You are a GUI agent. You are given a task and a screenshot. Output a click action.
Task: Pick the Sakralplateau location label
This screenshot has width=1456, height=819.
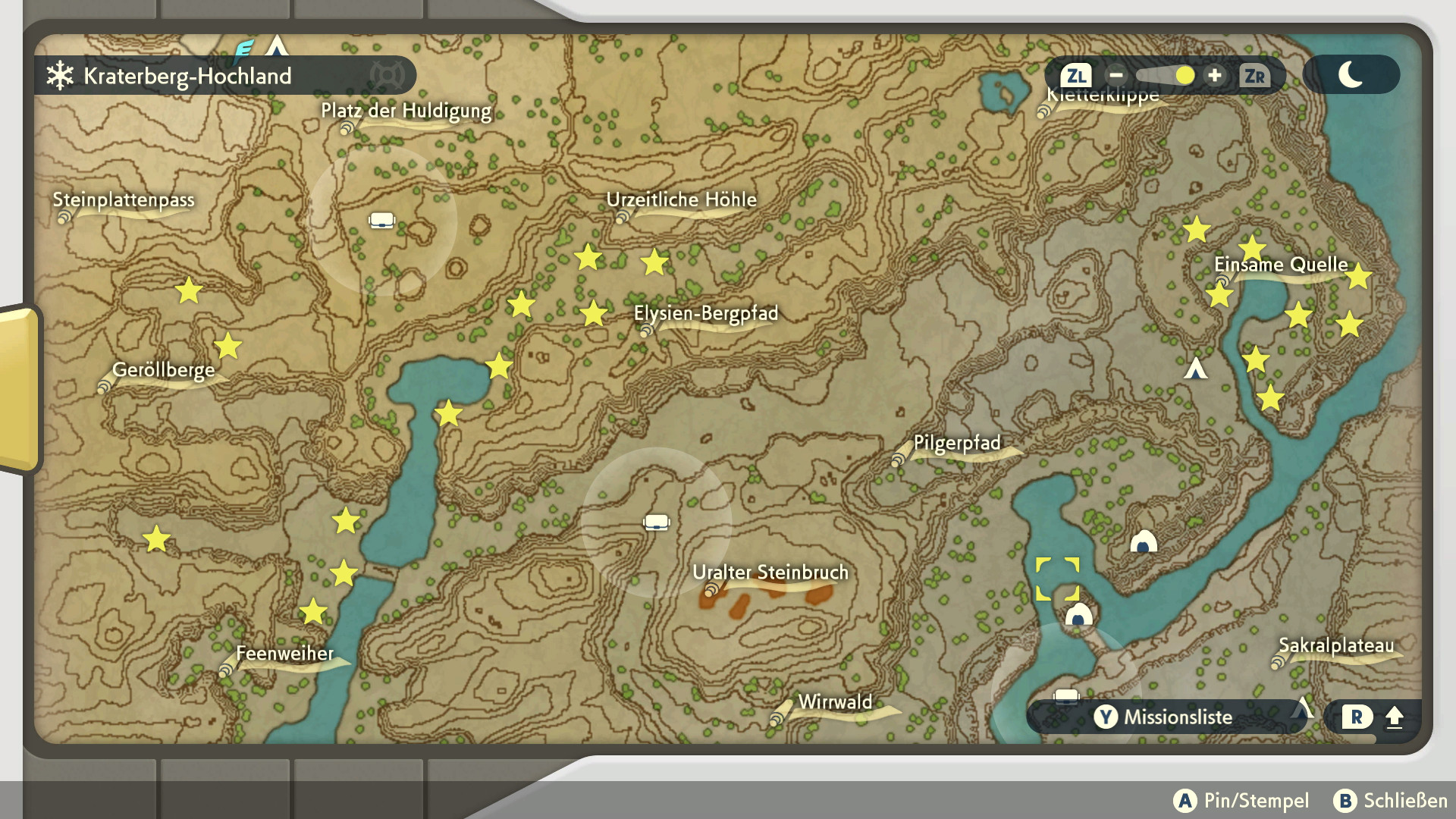coord(1336,645)
